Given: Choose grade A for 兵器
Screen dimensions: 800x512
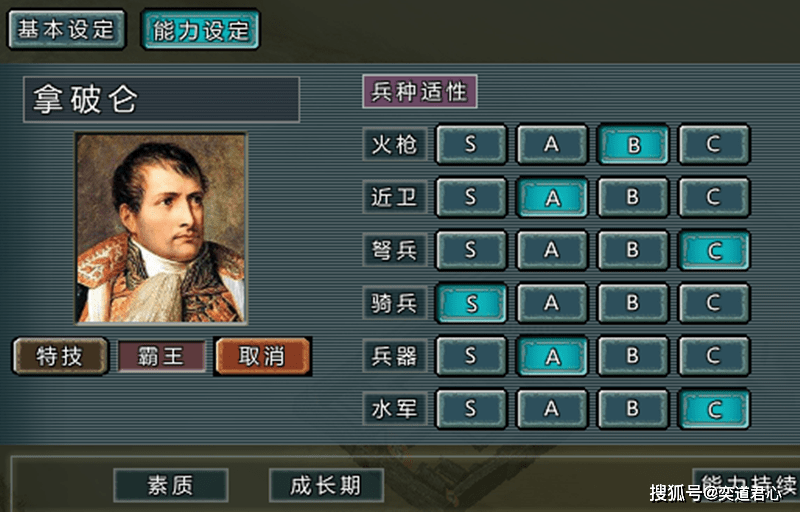Looking at the screenshot, I should (x=551, y=355).
